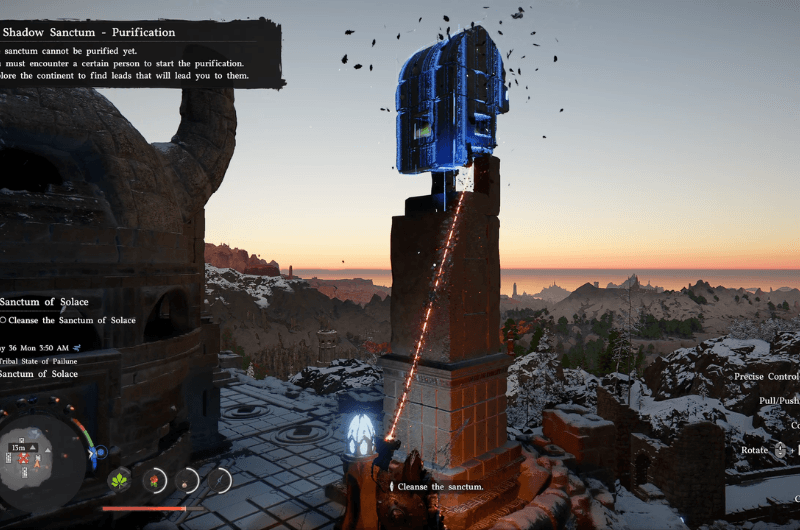Open the Sanctum of Solace quest tracker

[44, 302]
